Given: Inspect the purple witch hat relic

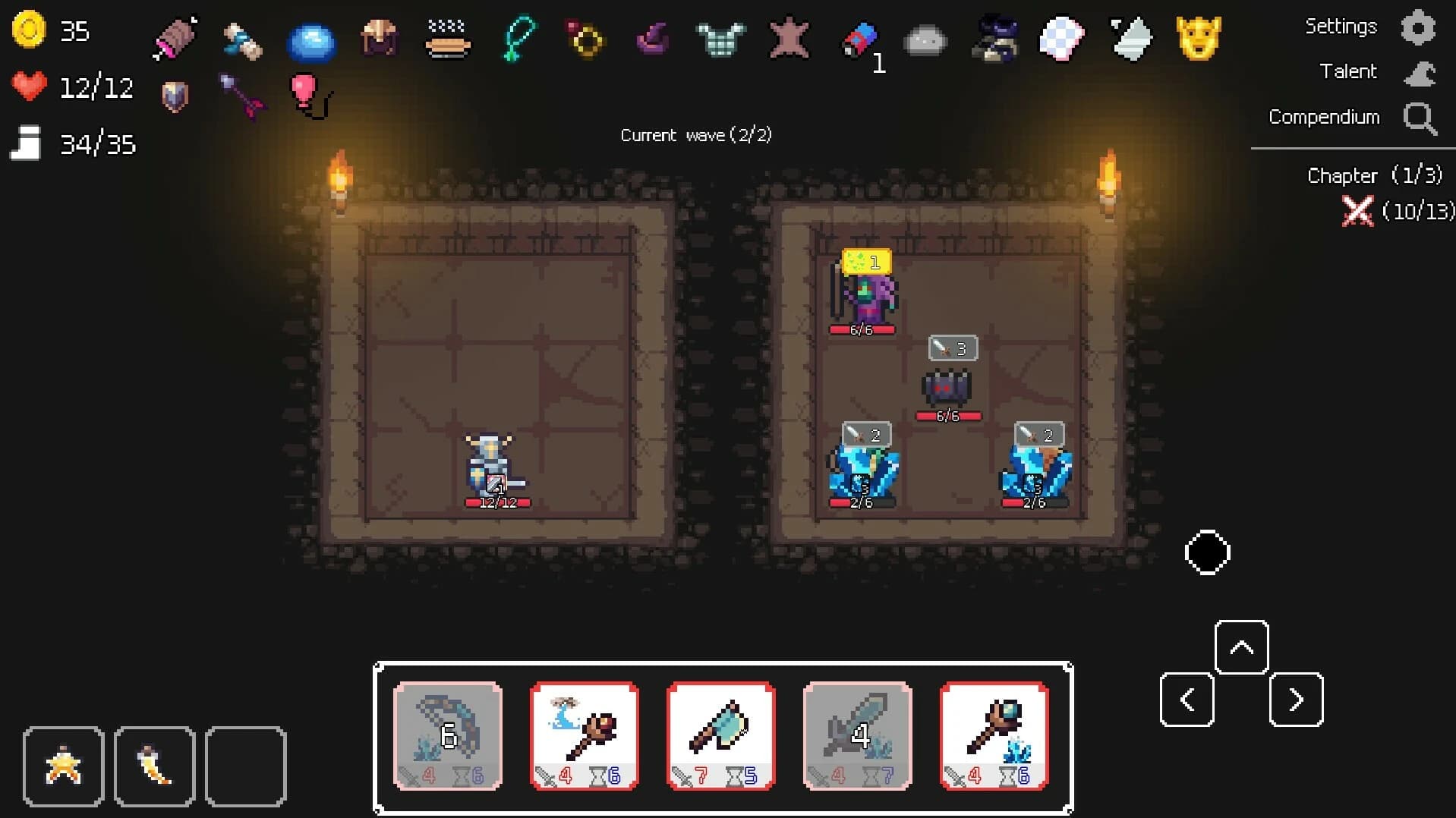Looking at the screenshot, I should tap(652, 38).
